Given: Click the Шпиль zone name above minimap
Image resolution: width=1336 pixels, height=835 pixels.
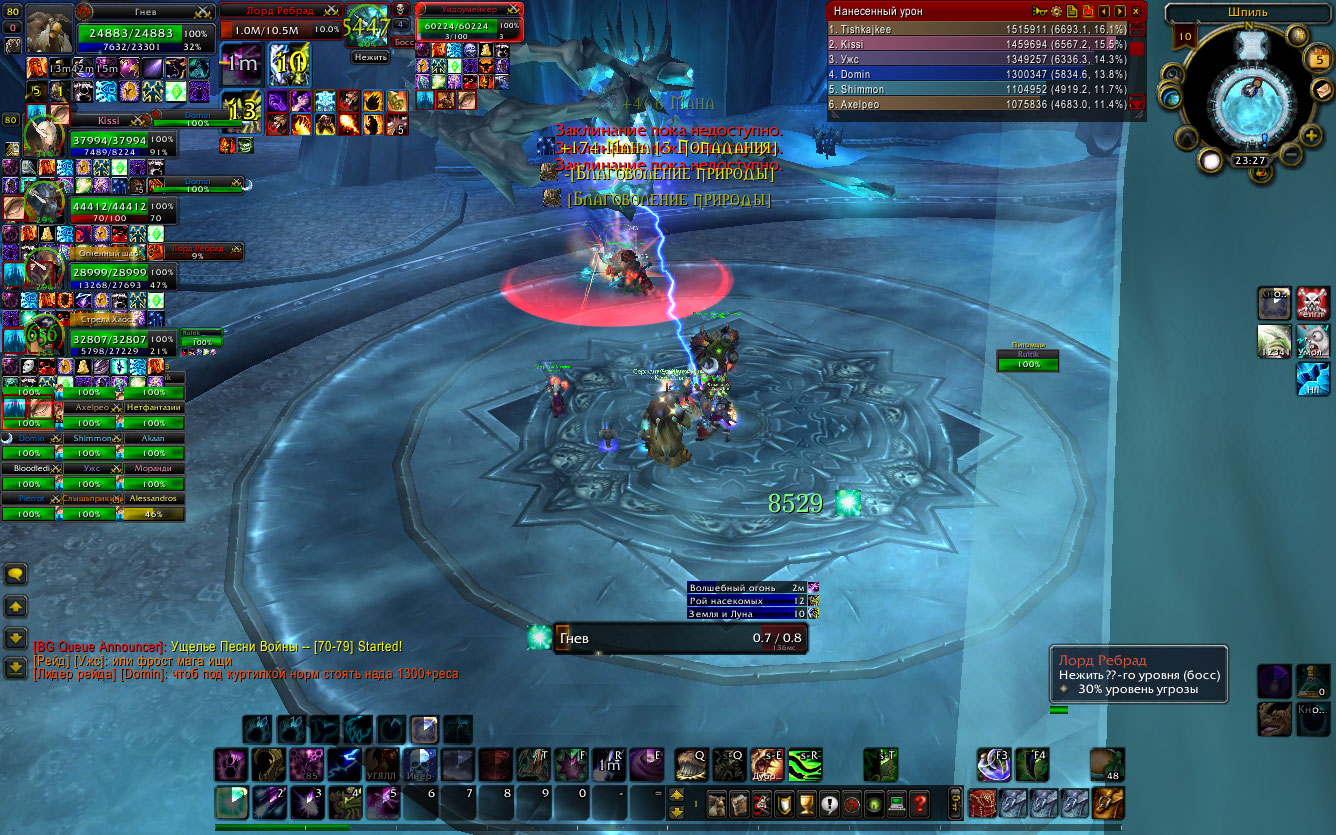Looking at the screenshot, I should click(1244, 13).
